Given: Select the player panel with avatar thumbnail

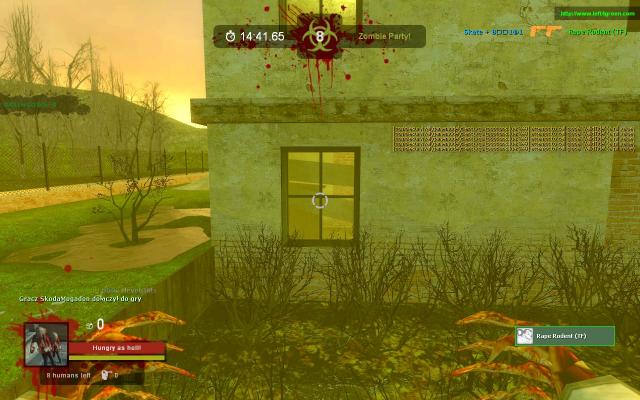Looking at the screenshot, I should pos(564,336).
